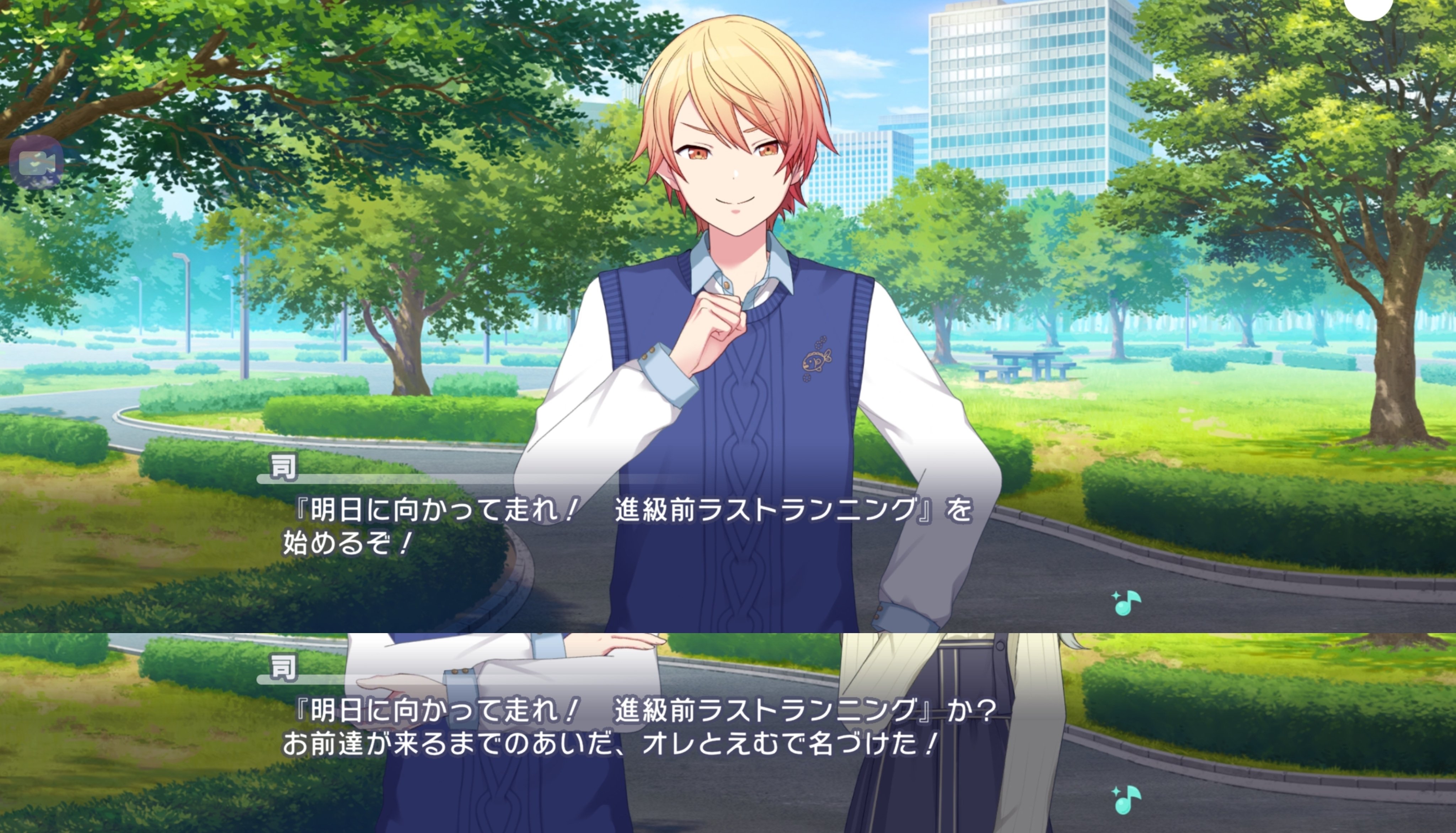
Task: Tap the music note beside the 始めるぞ！ line
Action: 1126,603
